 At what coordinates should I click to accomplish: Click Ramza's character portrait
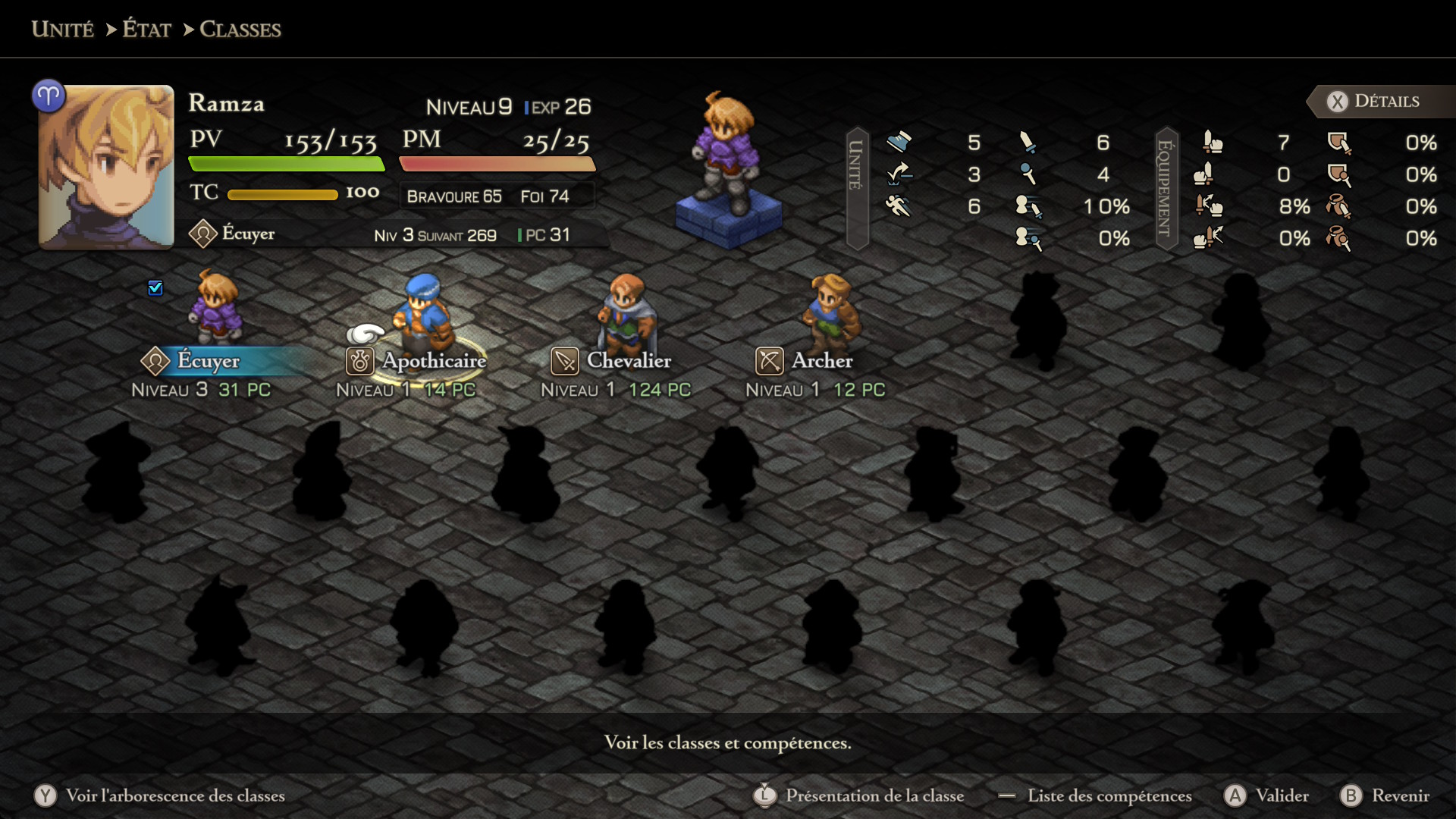[106, 167]
